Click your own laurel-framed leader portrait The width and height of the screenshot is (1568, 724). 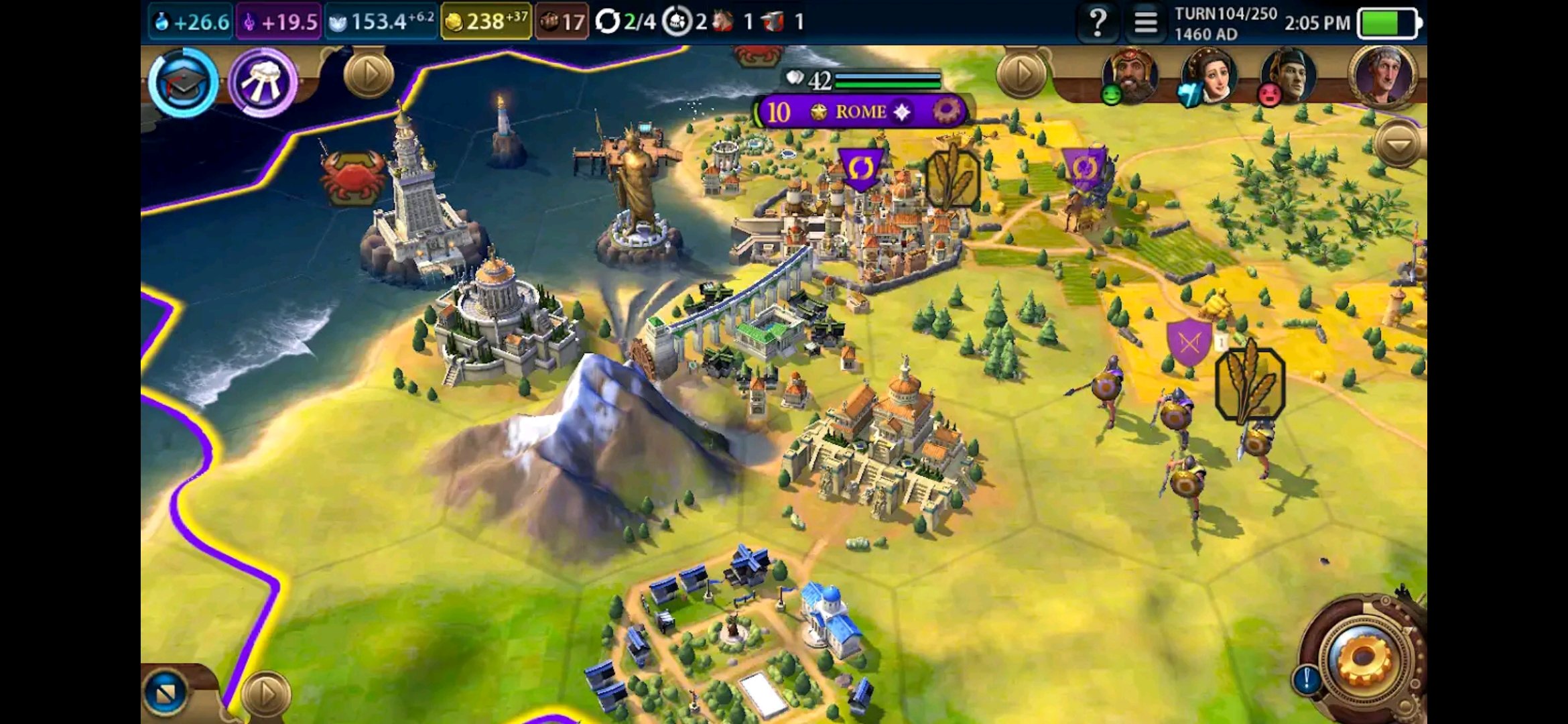(1383, 76)
